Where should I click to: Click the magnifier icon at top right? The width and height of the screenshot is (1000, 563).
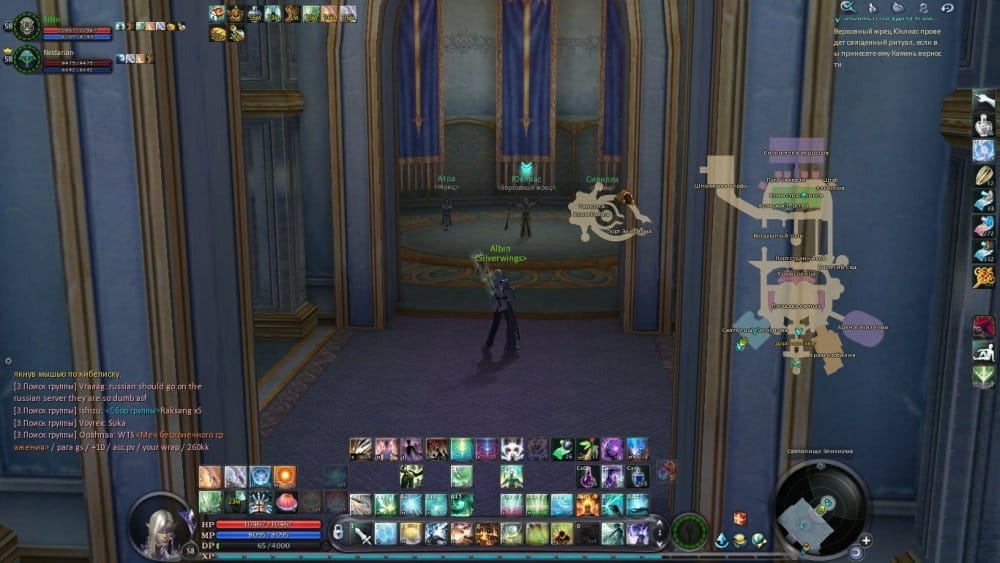tap(848, 8)
